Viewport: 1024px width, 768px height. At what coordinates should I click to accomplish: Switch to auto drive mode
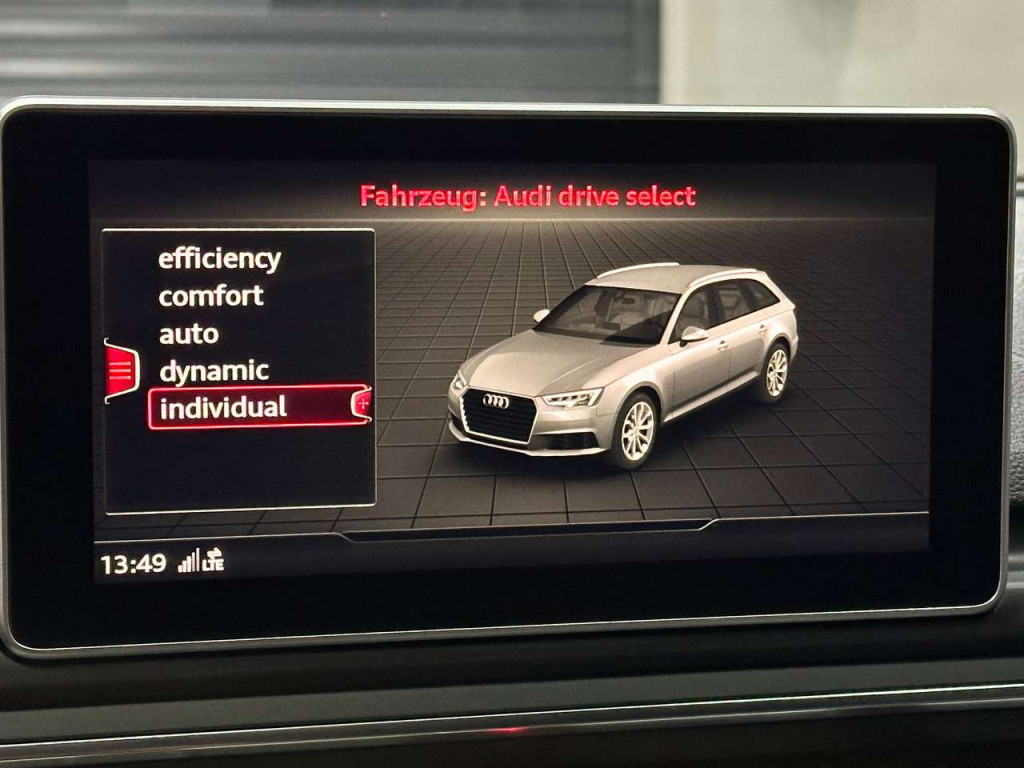point(188,334)
